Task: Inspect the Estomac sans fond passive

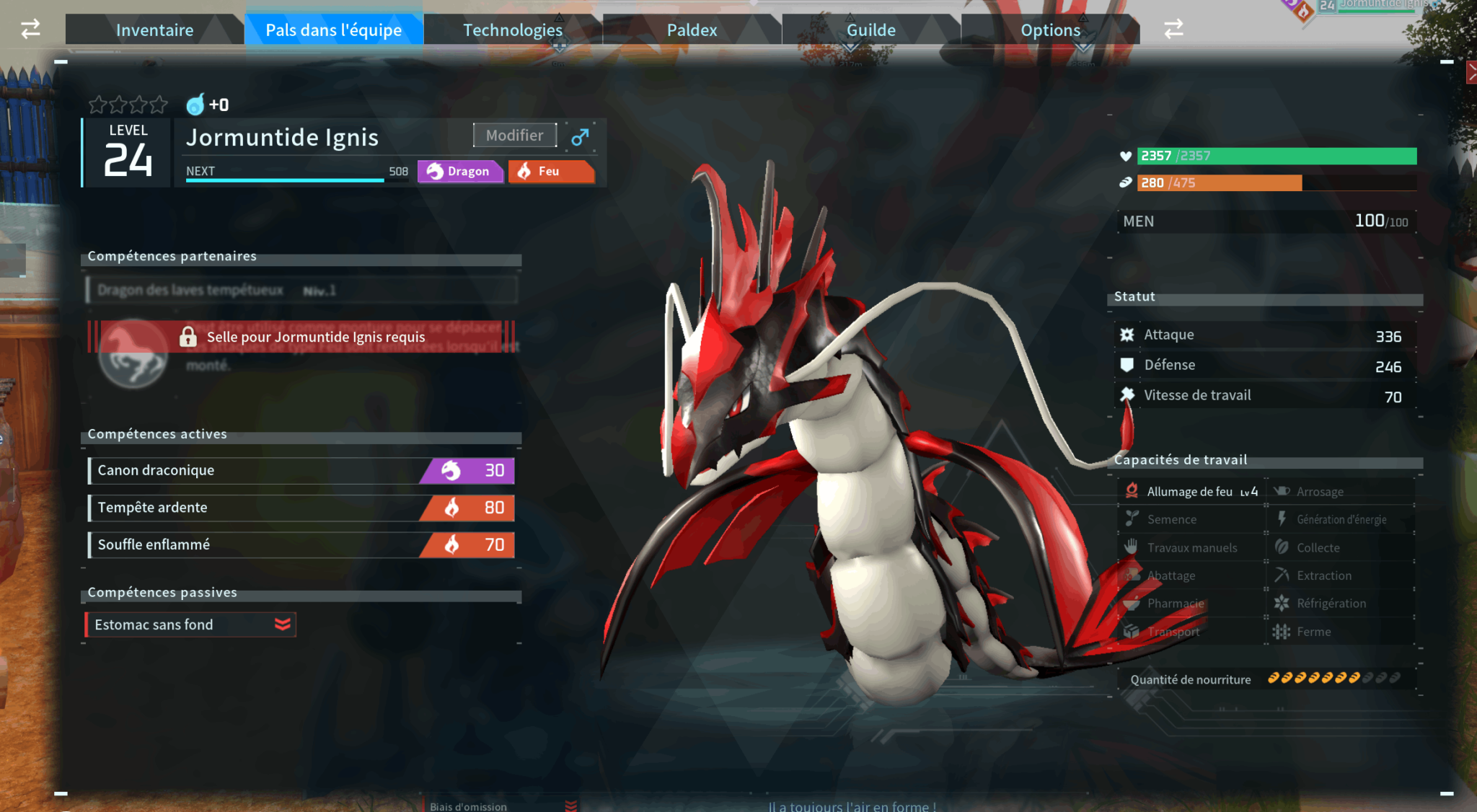Action: click(x=190, y=625)
